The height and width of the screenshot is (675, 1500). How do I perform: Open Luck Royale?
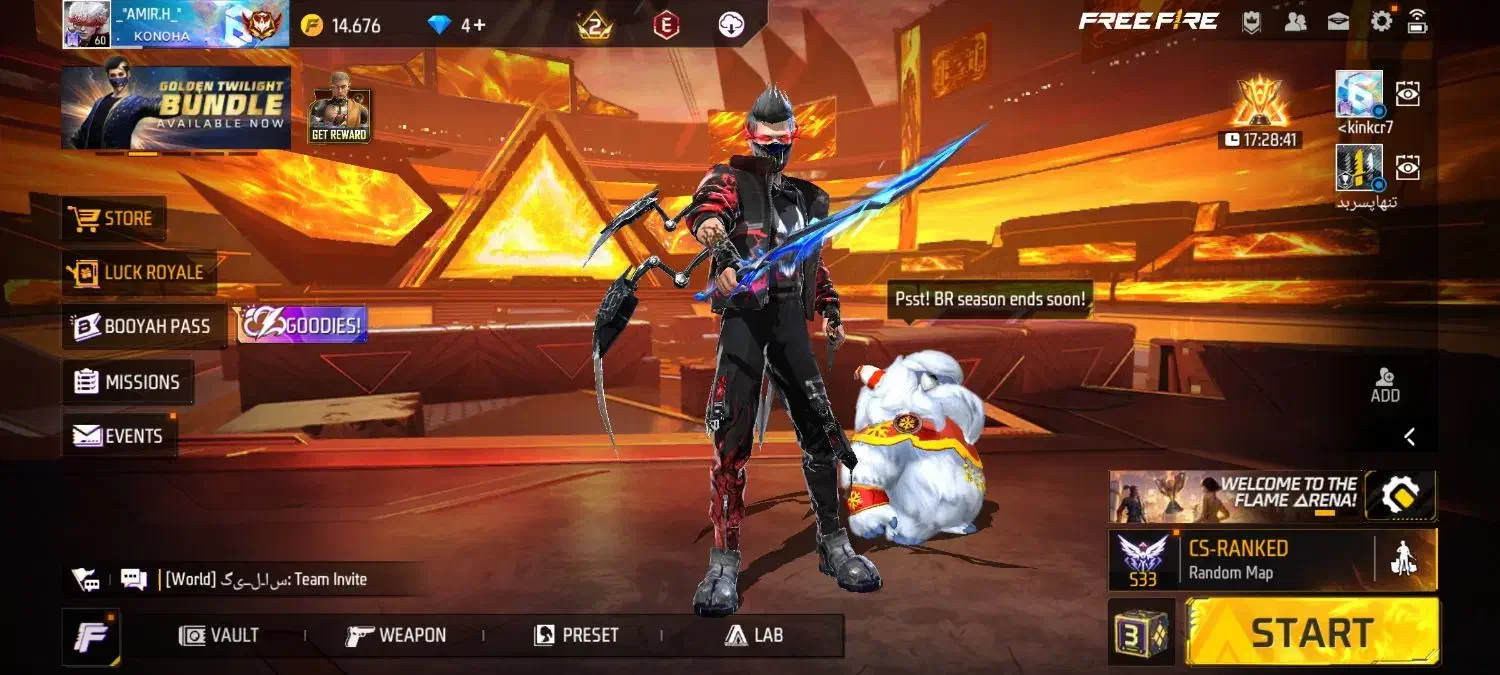pyautogui.click(x=138, y=272)
